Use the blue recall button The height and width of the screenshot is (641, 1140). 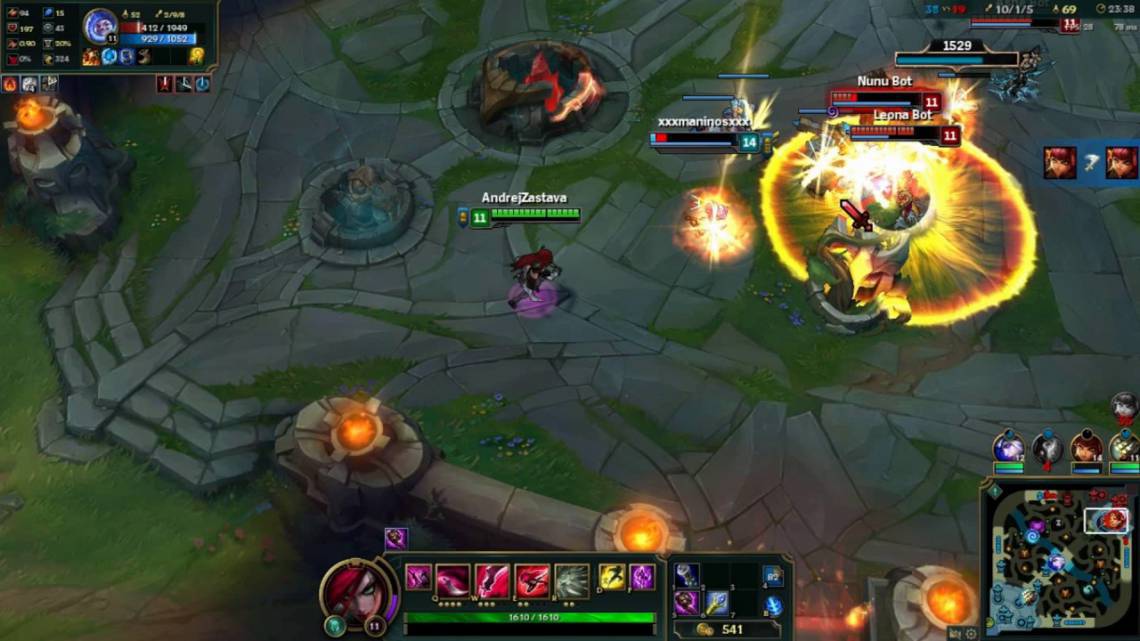(x=773, y=604)
